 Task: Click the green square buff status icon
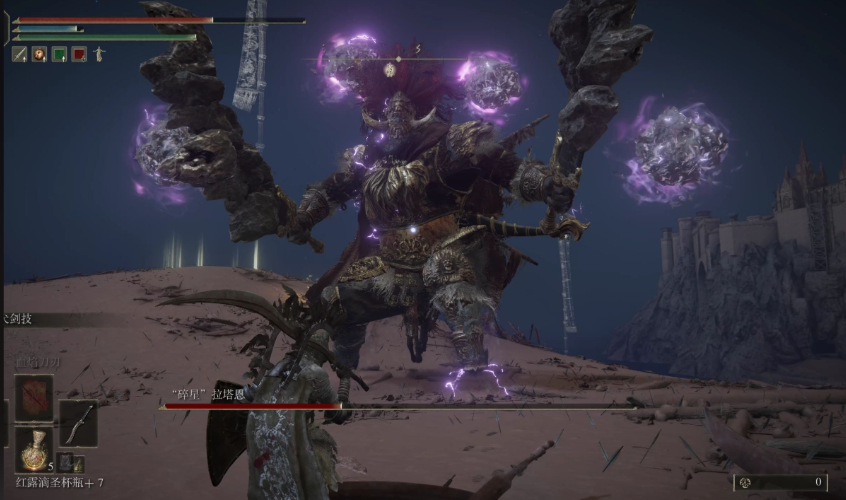[59, 54]
